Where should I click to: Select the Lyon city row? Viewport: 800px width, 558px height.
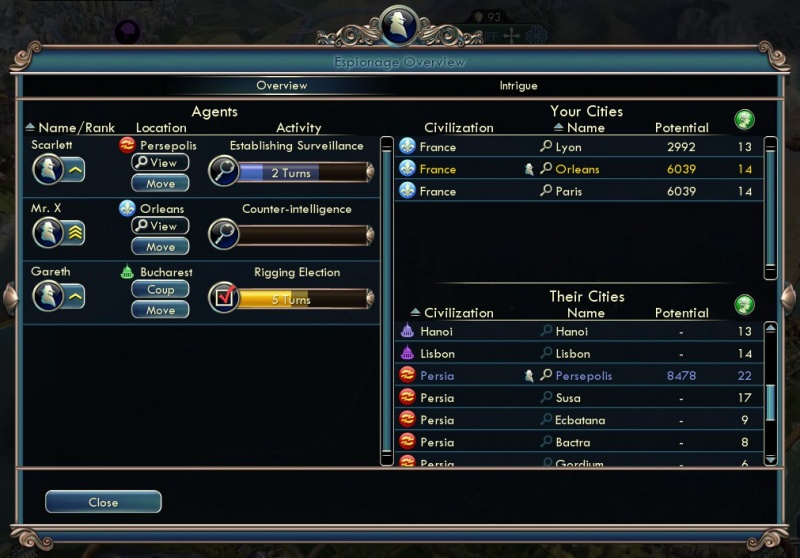580,147
